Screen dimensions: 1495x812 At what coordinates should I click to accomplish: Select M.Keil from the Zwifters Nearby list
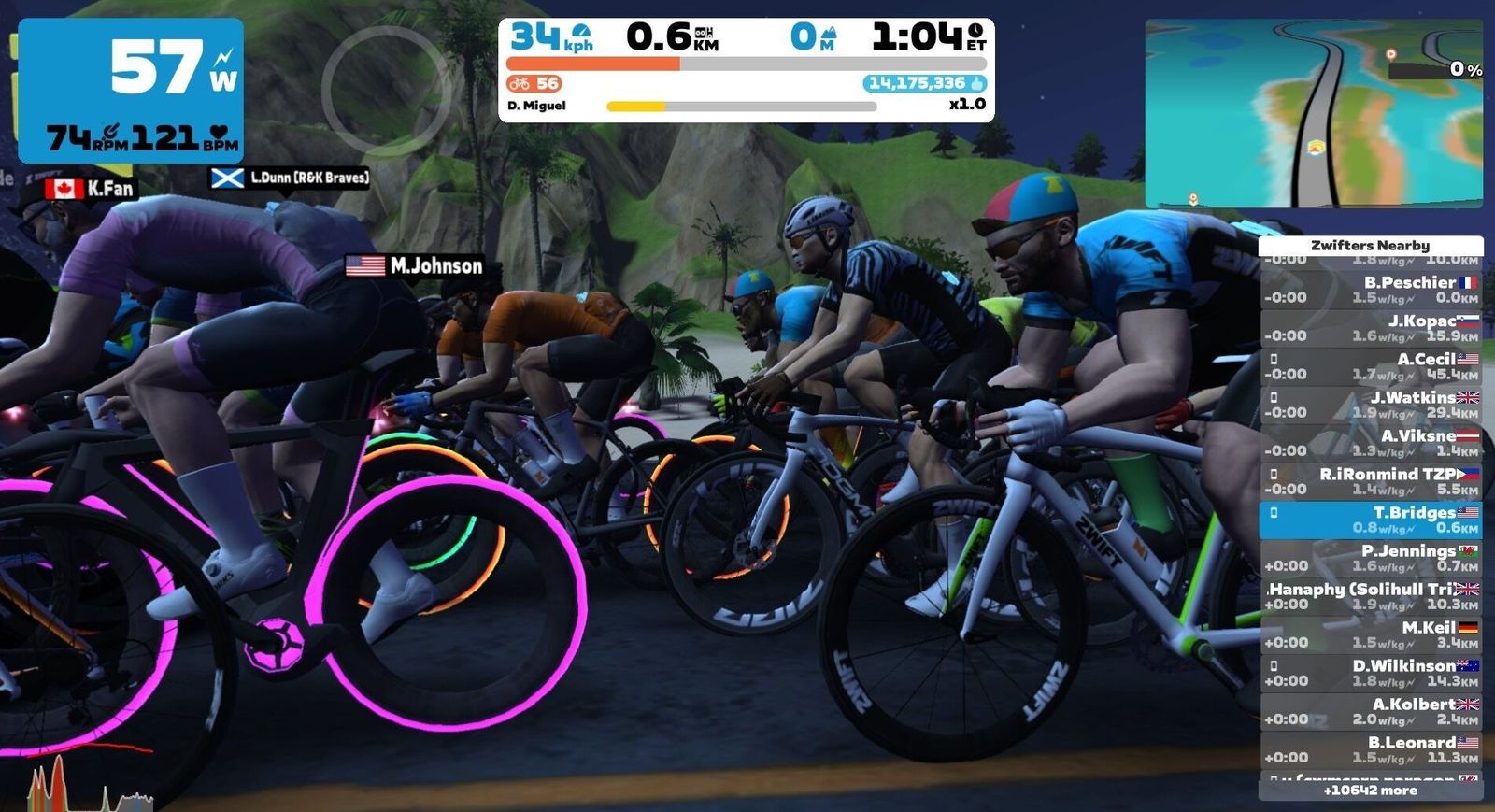tap(1371, 634)
